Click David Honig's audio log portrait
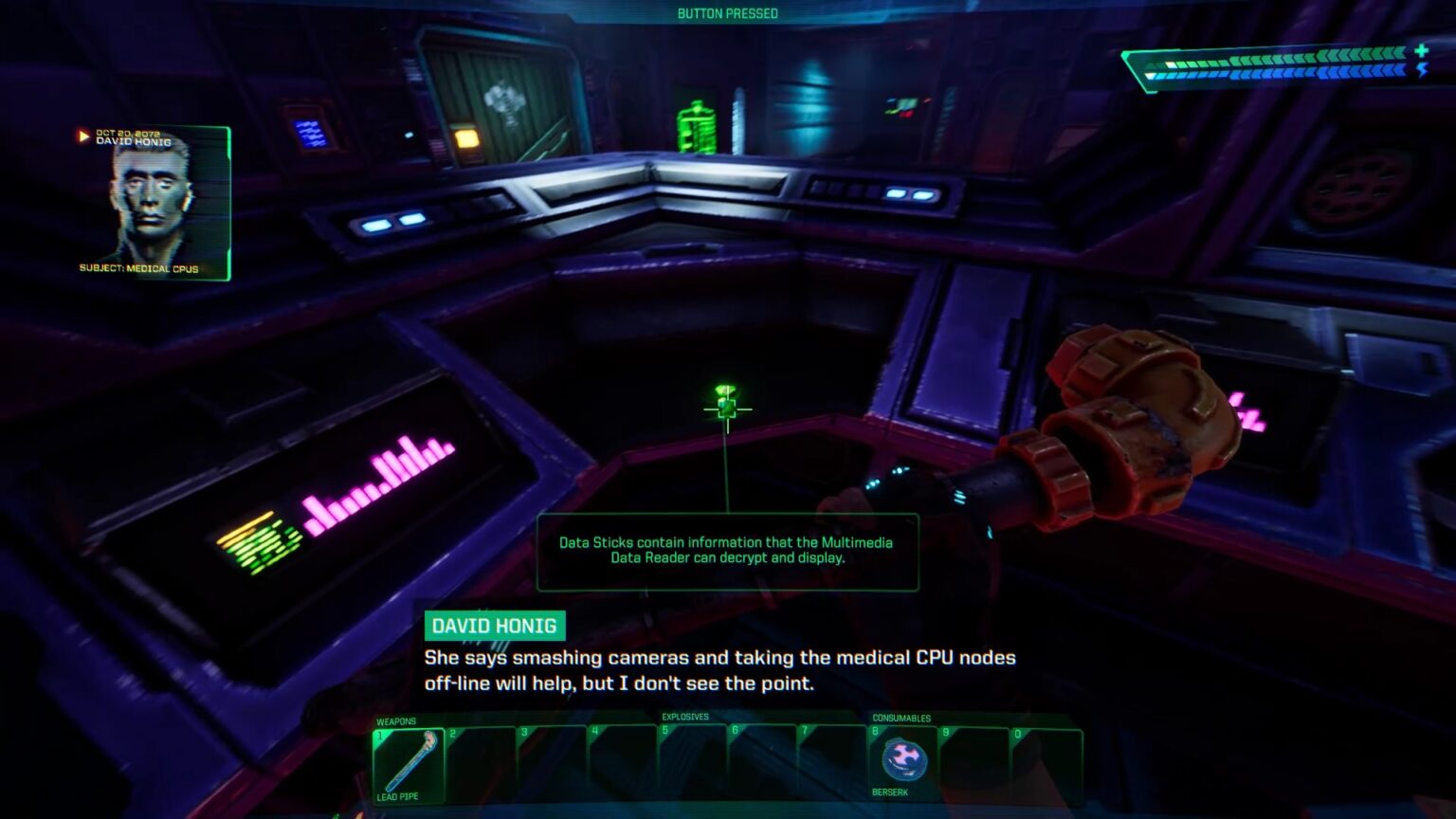Screen dimensions: 1456x819 (x=150, y=199)
